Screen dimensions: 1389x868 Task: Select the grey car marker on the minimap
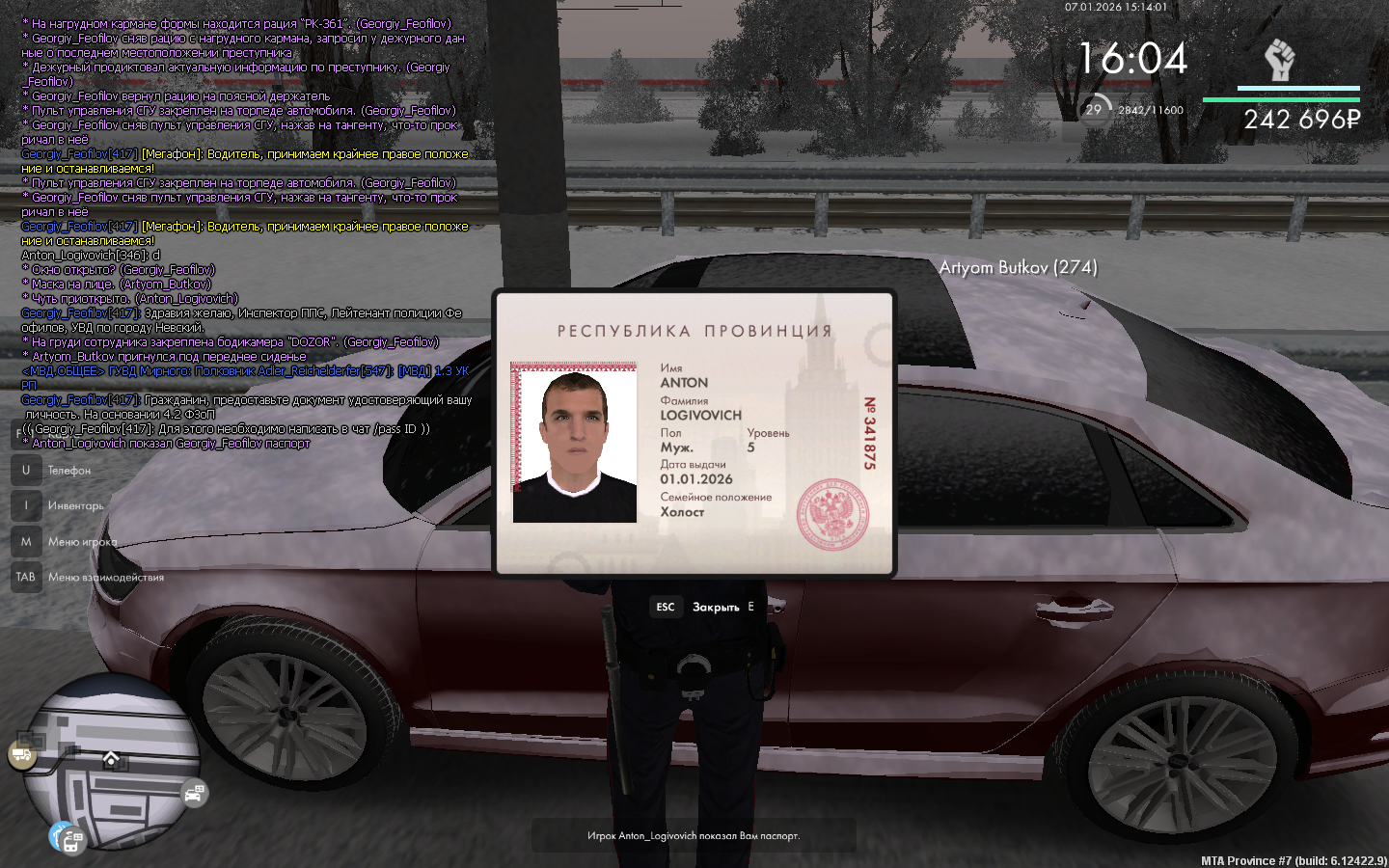point(194,793)
